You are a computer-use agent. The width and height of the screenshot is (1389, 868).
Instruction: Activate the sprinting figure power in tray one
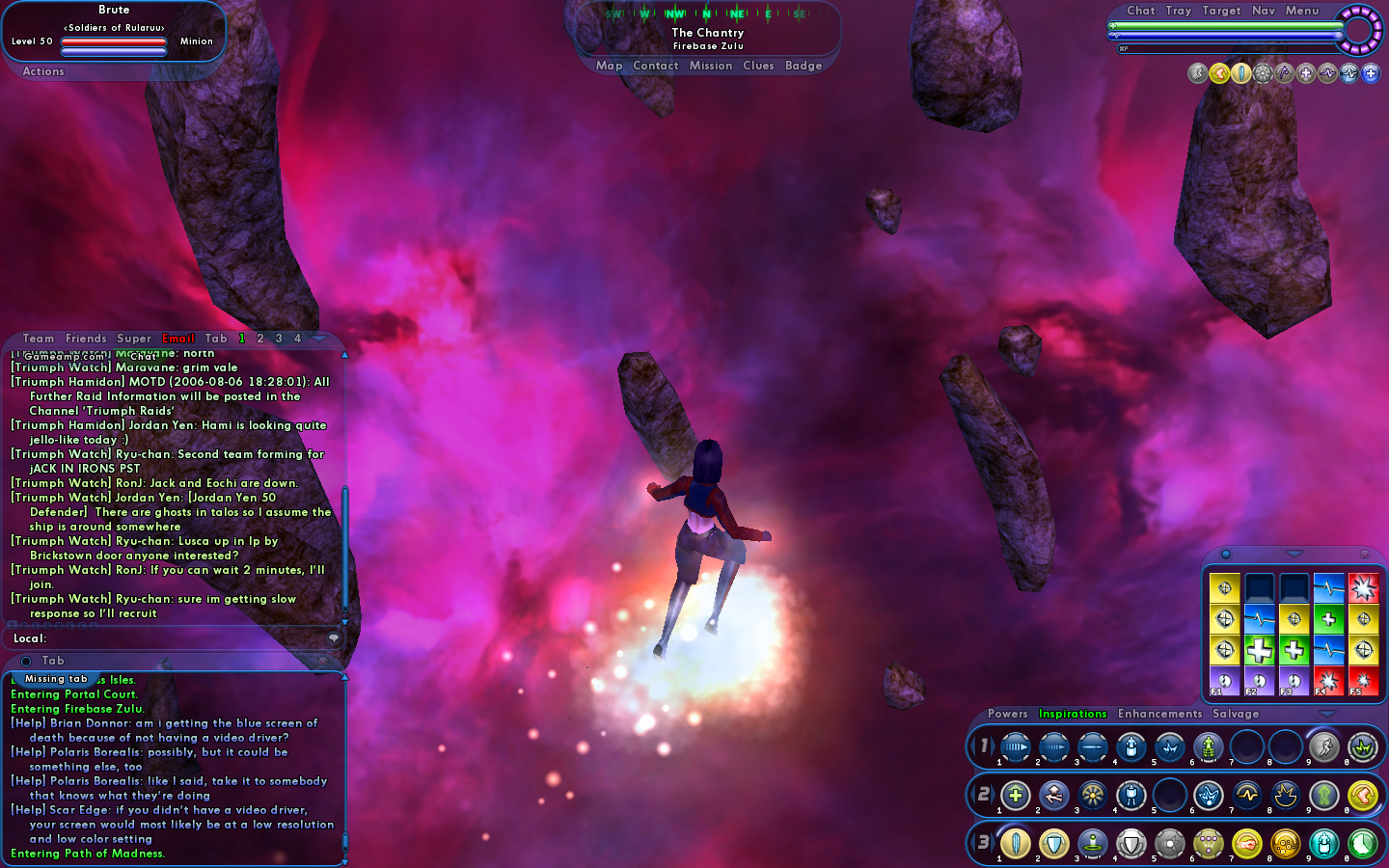pyautogui.click(x=1323, y=747)
